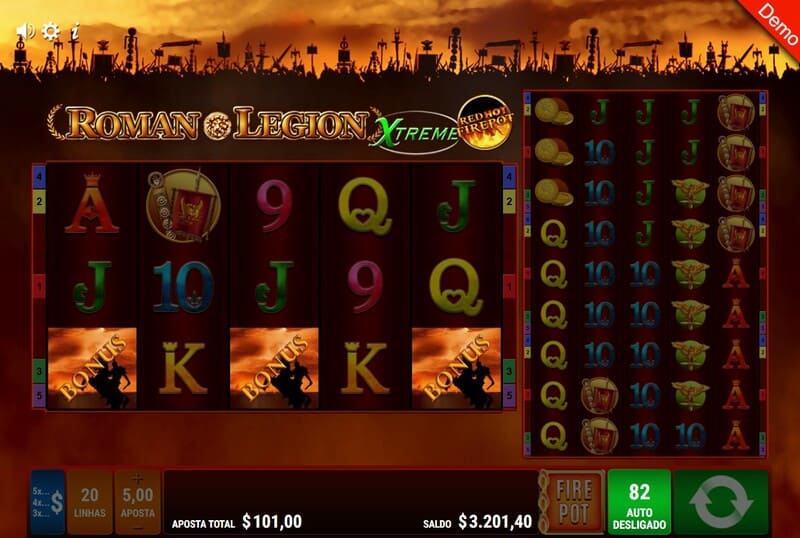This screenshot has width=800, height=538.
Task: Change the 20 Linhas paylines setting
Action: coord(90,502)
